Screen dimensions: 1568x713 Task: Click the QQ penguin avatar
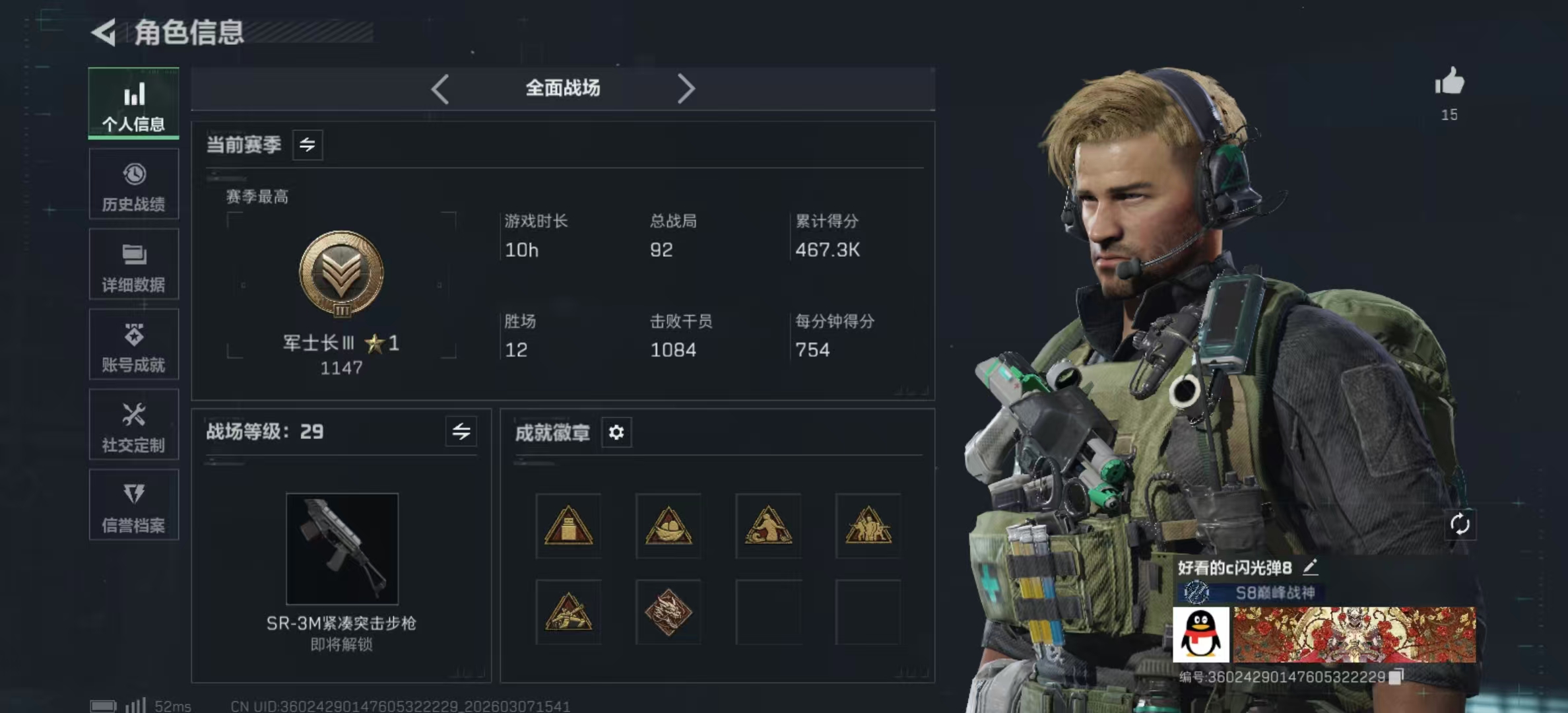[x=1200, y=634]
